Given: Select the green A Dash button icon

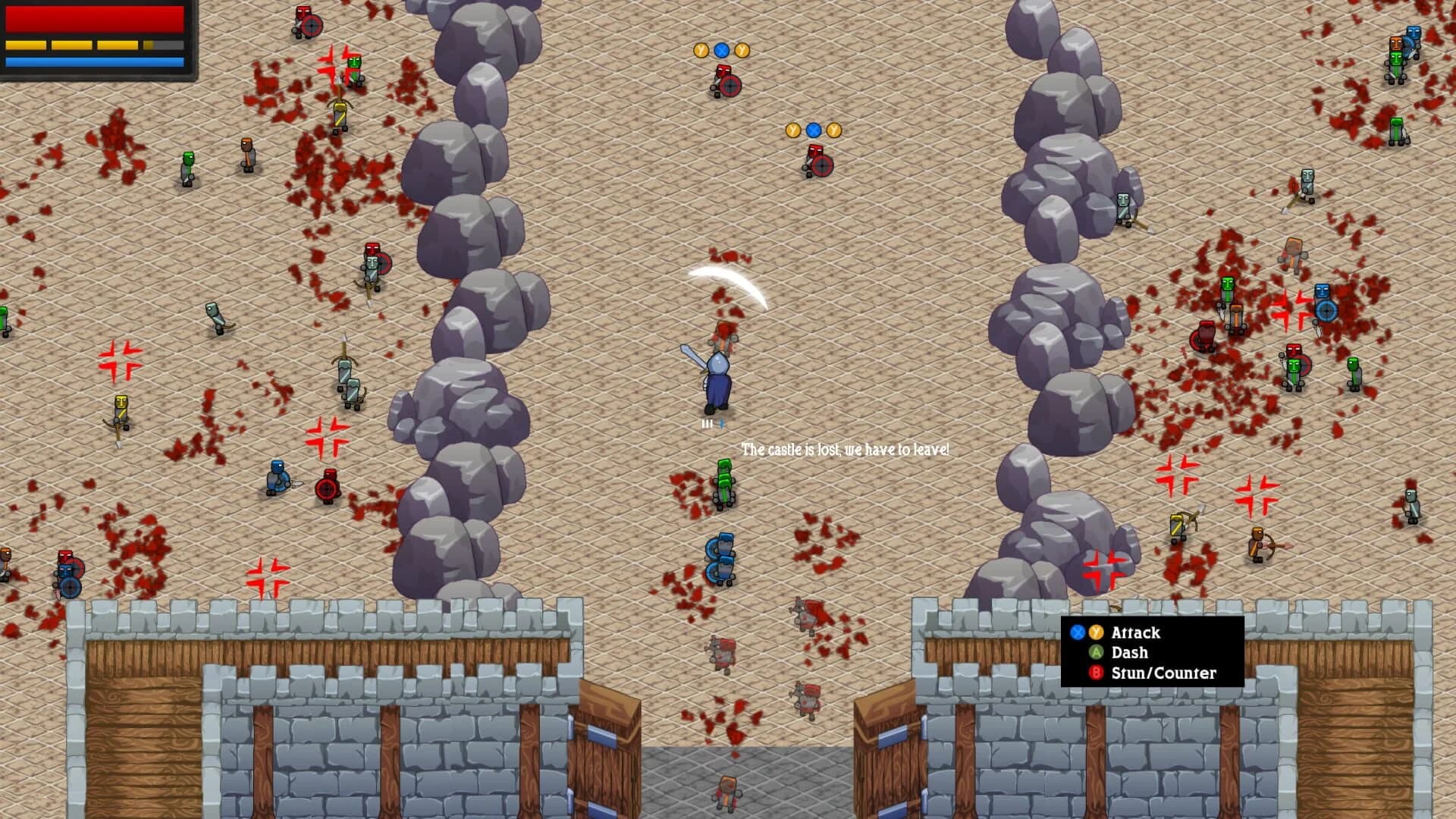Looking at the screenshot, I should coord(1096,653).
